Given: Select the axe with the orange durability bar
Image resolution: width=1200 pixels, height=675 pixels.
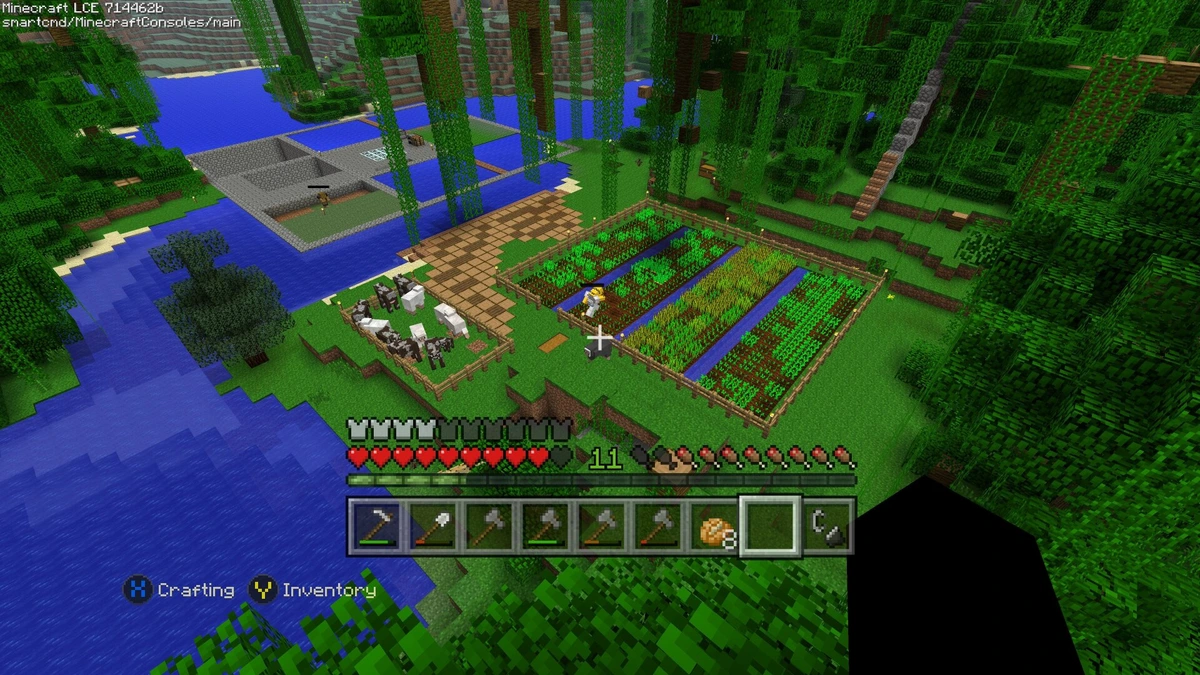Looking at the screenshot, I should point(601,526).
